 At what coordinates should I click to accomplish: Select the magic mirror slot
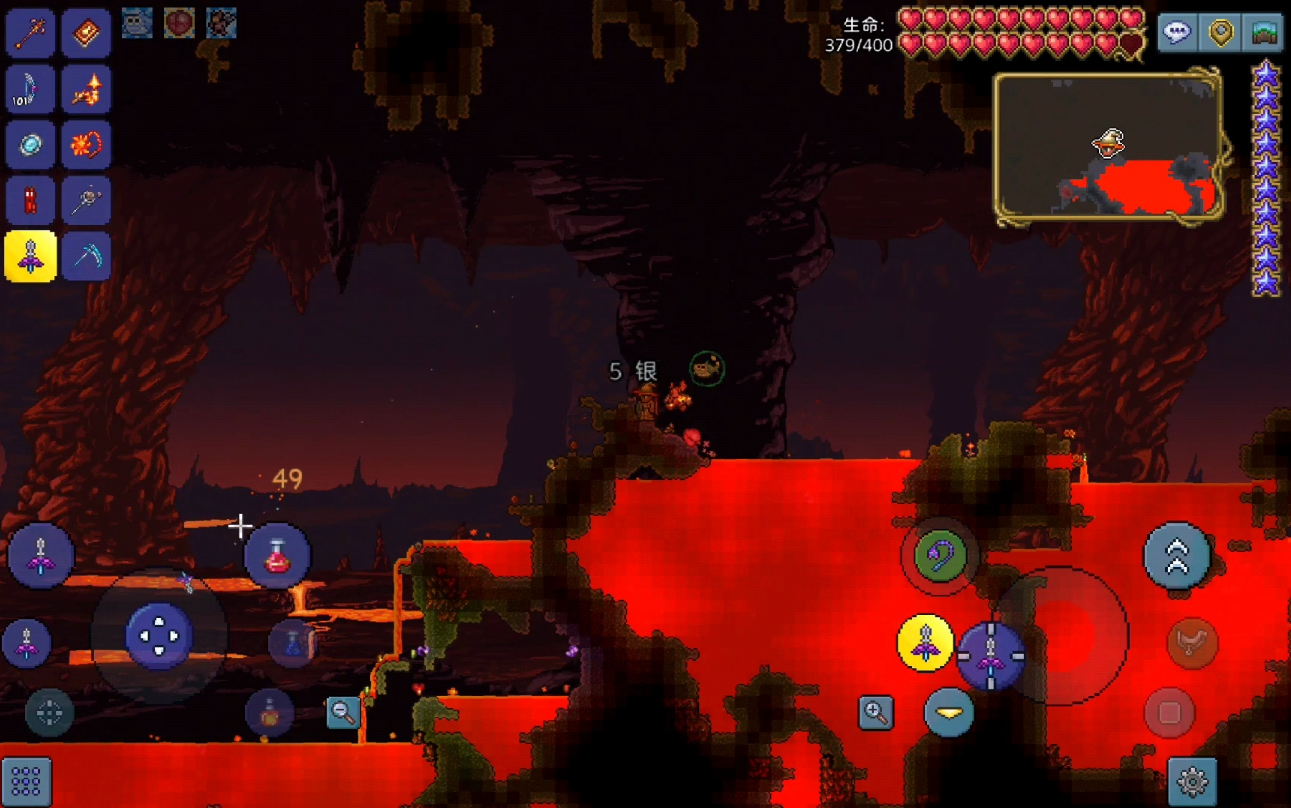tap(30, 146)
